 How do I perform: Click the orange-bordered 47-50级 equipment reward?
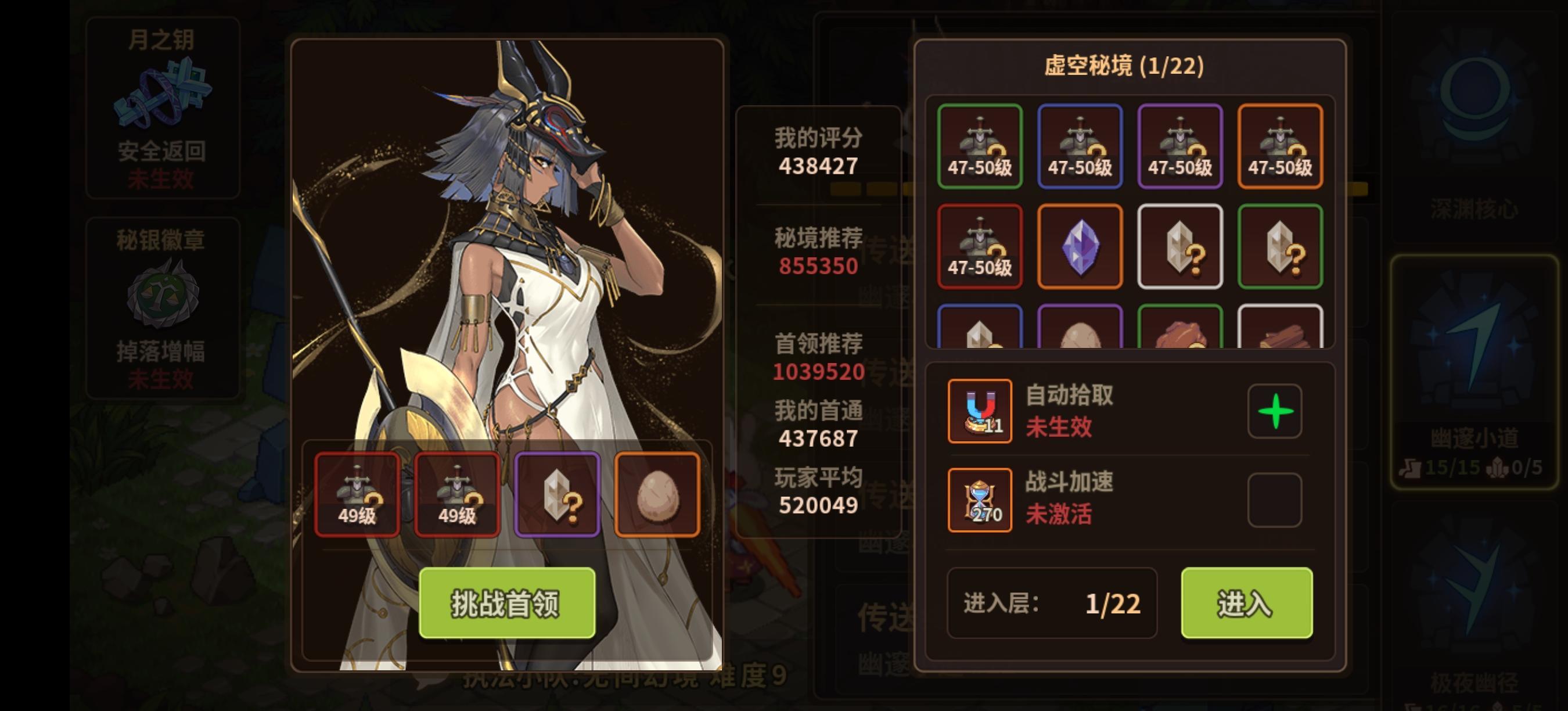tap(1280, 146)
